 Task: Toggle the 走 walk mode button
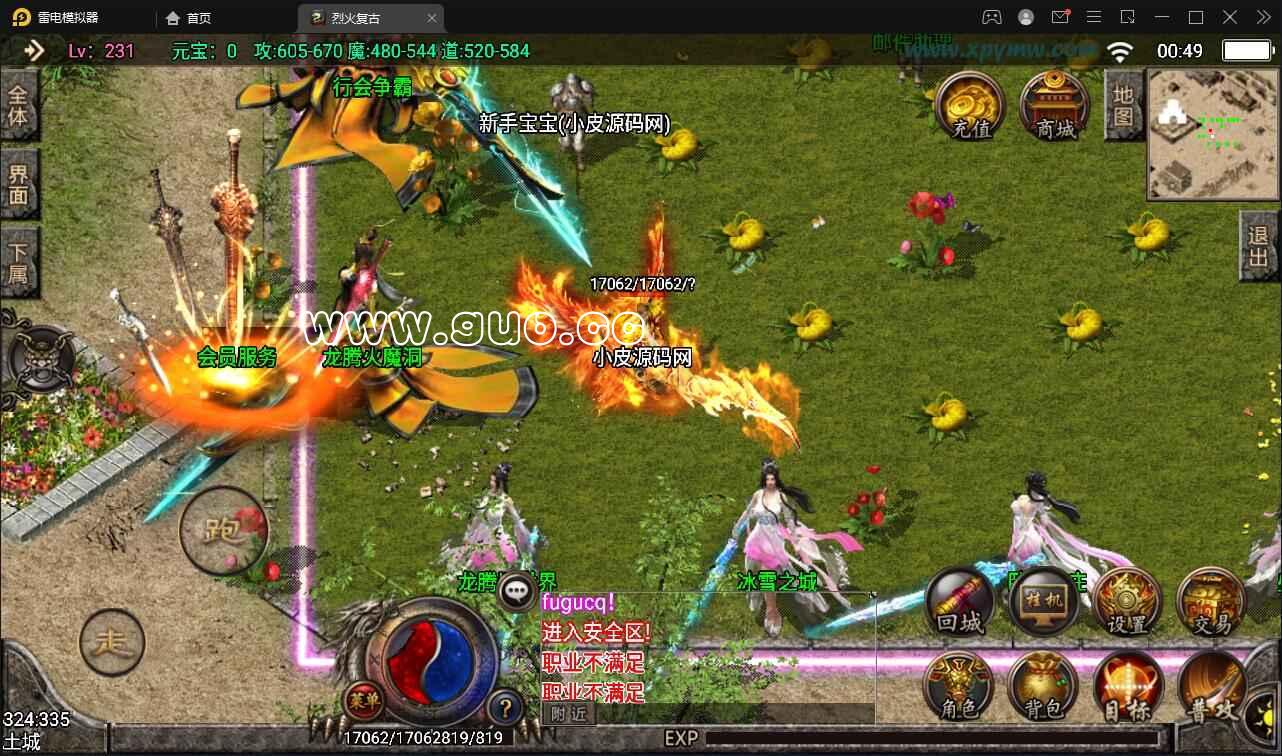point(111,641)
